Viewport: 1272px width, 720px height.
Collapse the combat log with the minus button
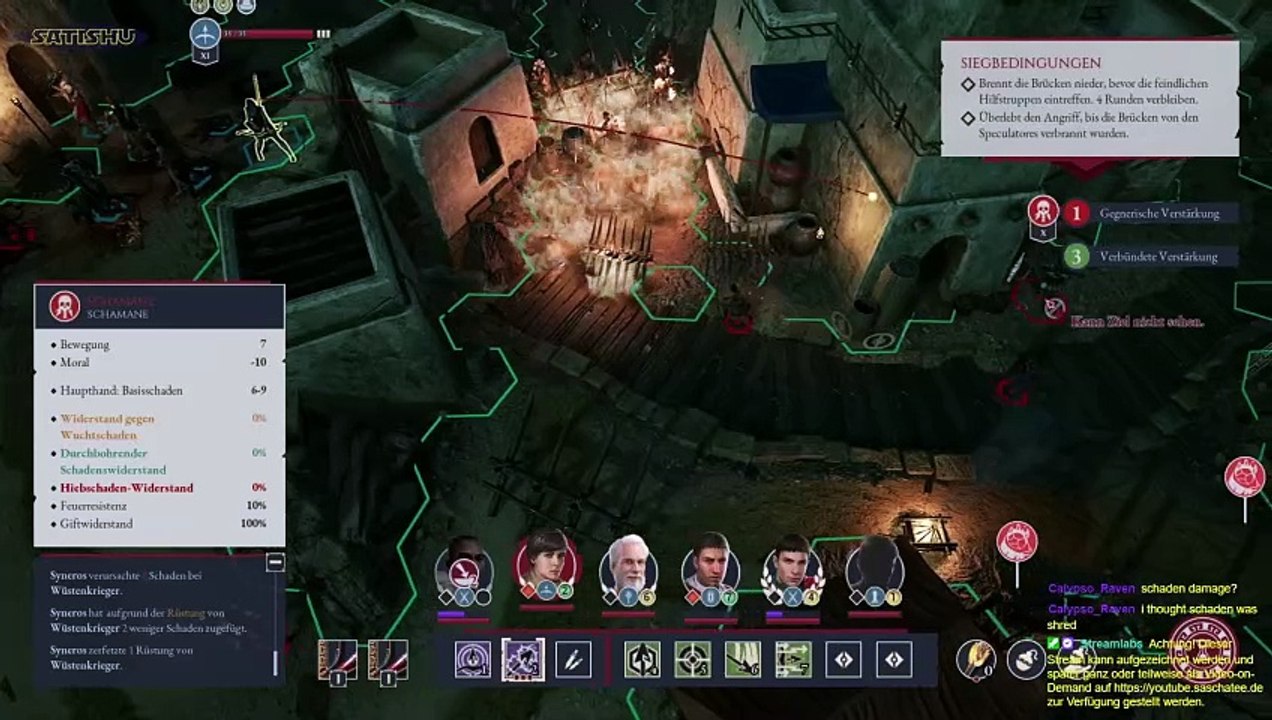coord(275,563)
